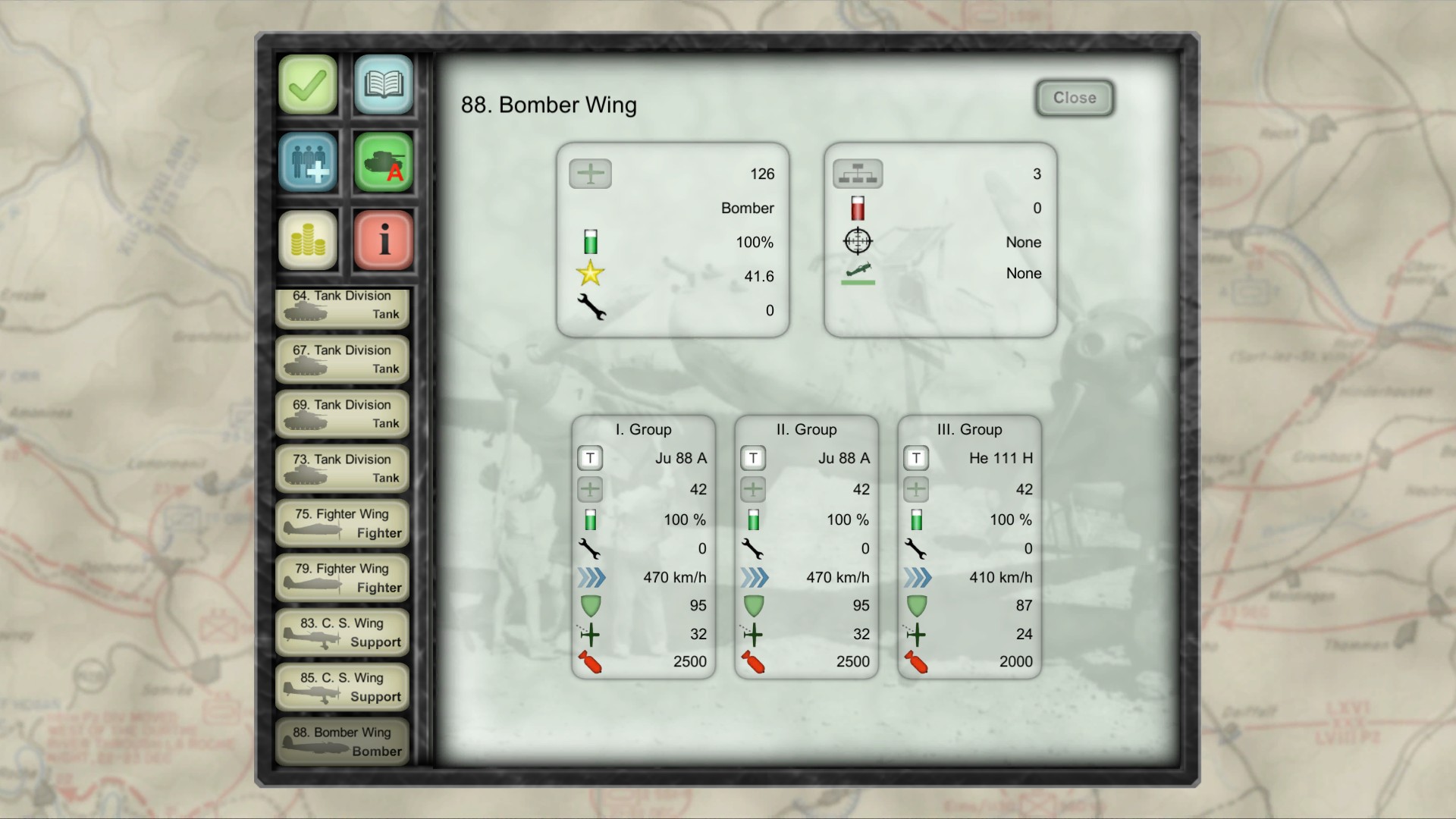Click the experience star icon showing 41.6
This screenshot has width=1456, height=819.
click(590, 275)
